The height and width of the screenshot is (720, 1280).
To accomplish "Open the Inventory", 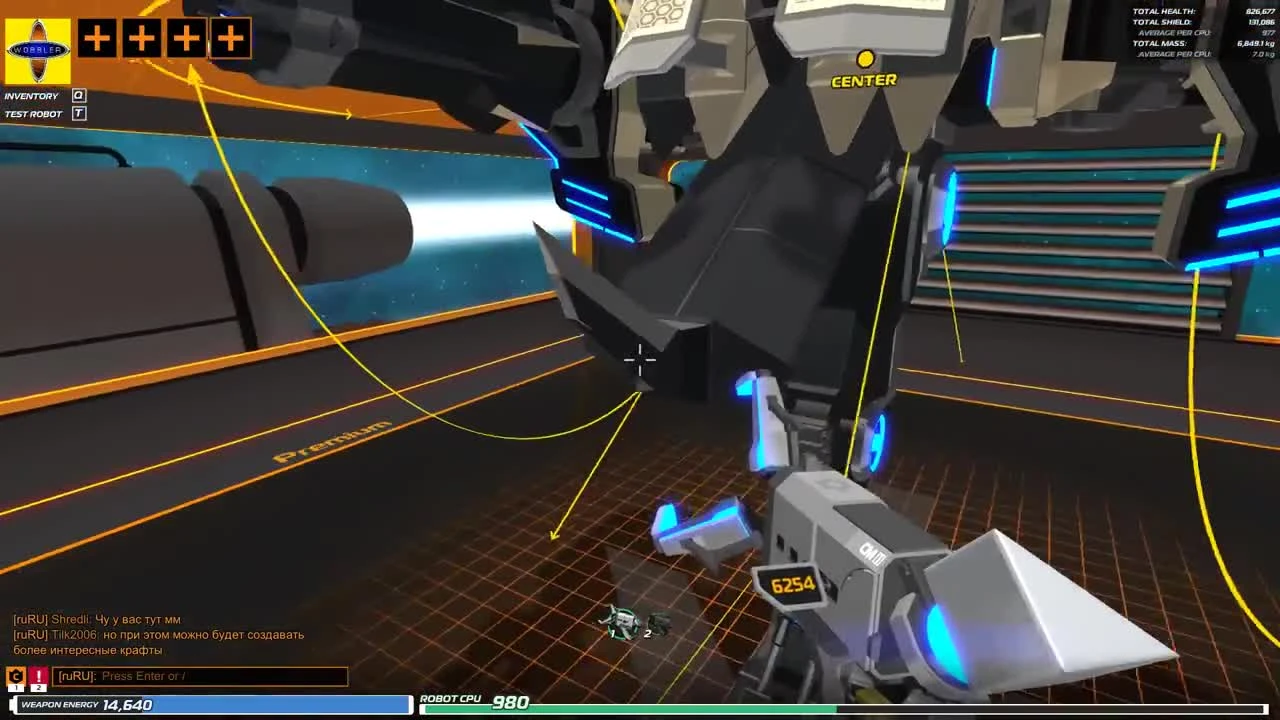I will [32, 95].
